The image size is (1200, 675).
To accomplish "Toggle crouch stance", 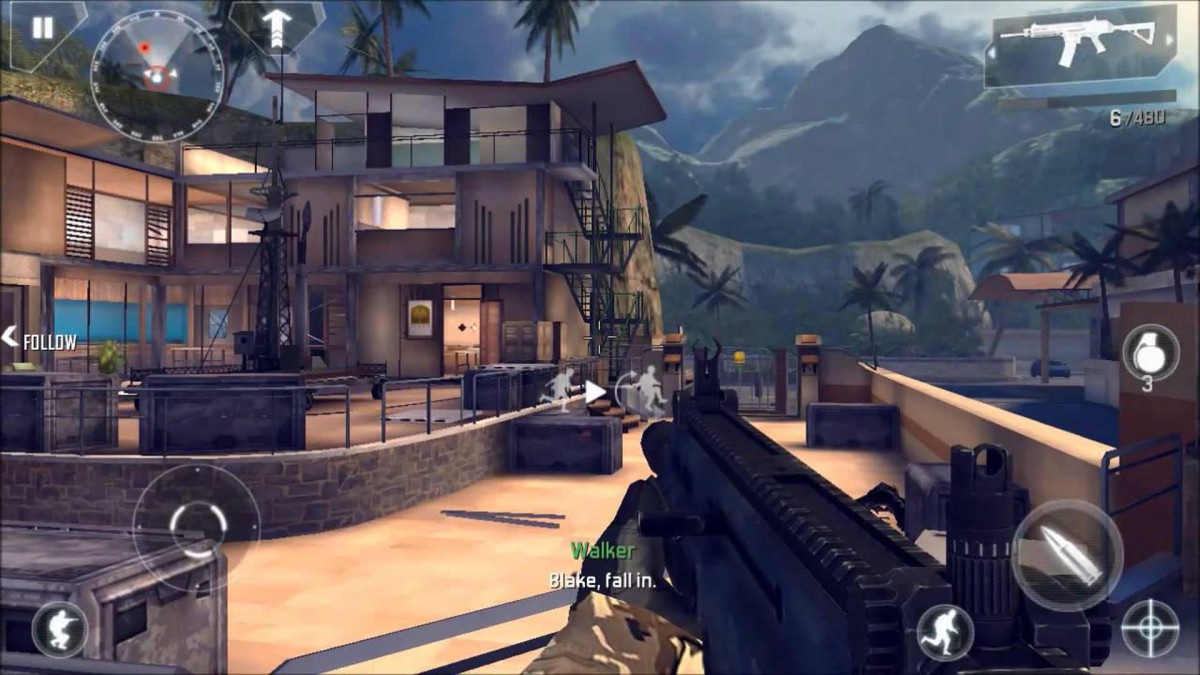I will [59, 629].
